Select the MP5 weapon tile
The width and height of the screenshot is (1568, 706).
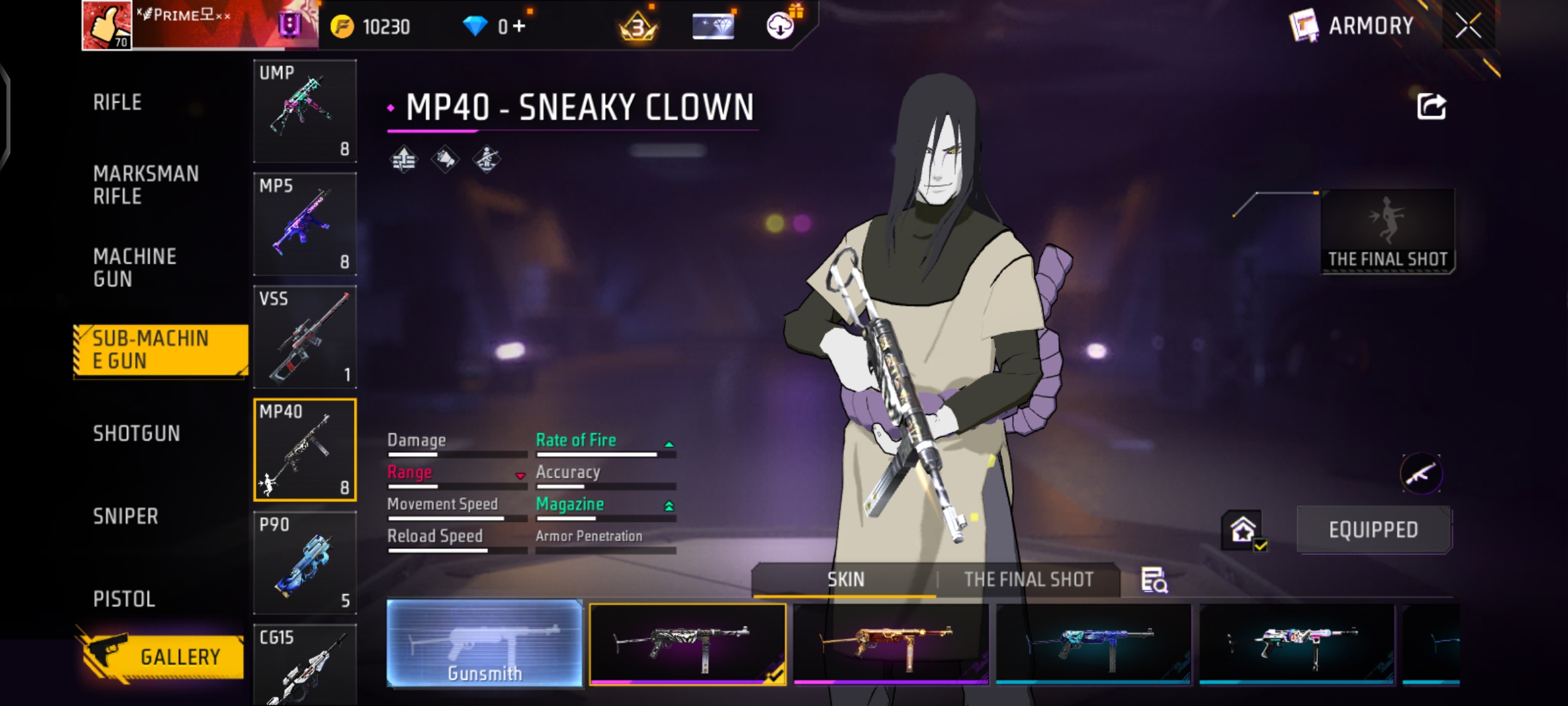point(304,224)
